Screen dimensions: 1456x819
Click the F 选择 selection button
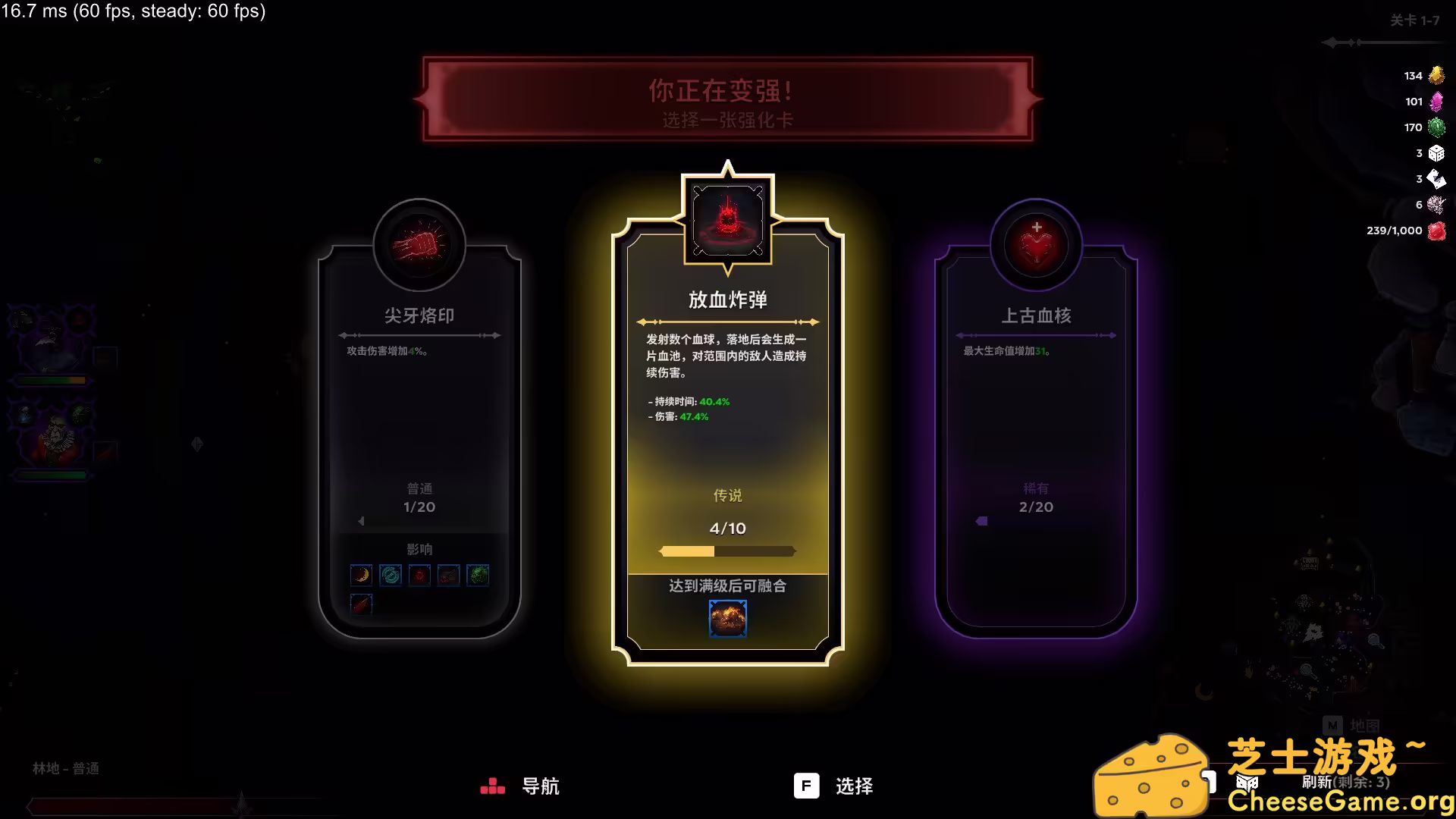pos(834,786)
